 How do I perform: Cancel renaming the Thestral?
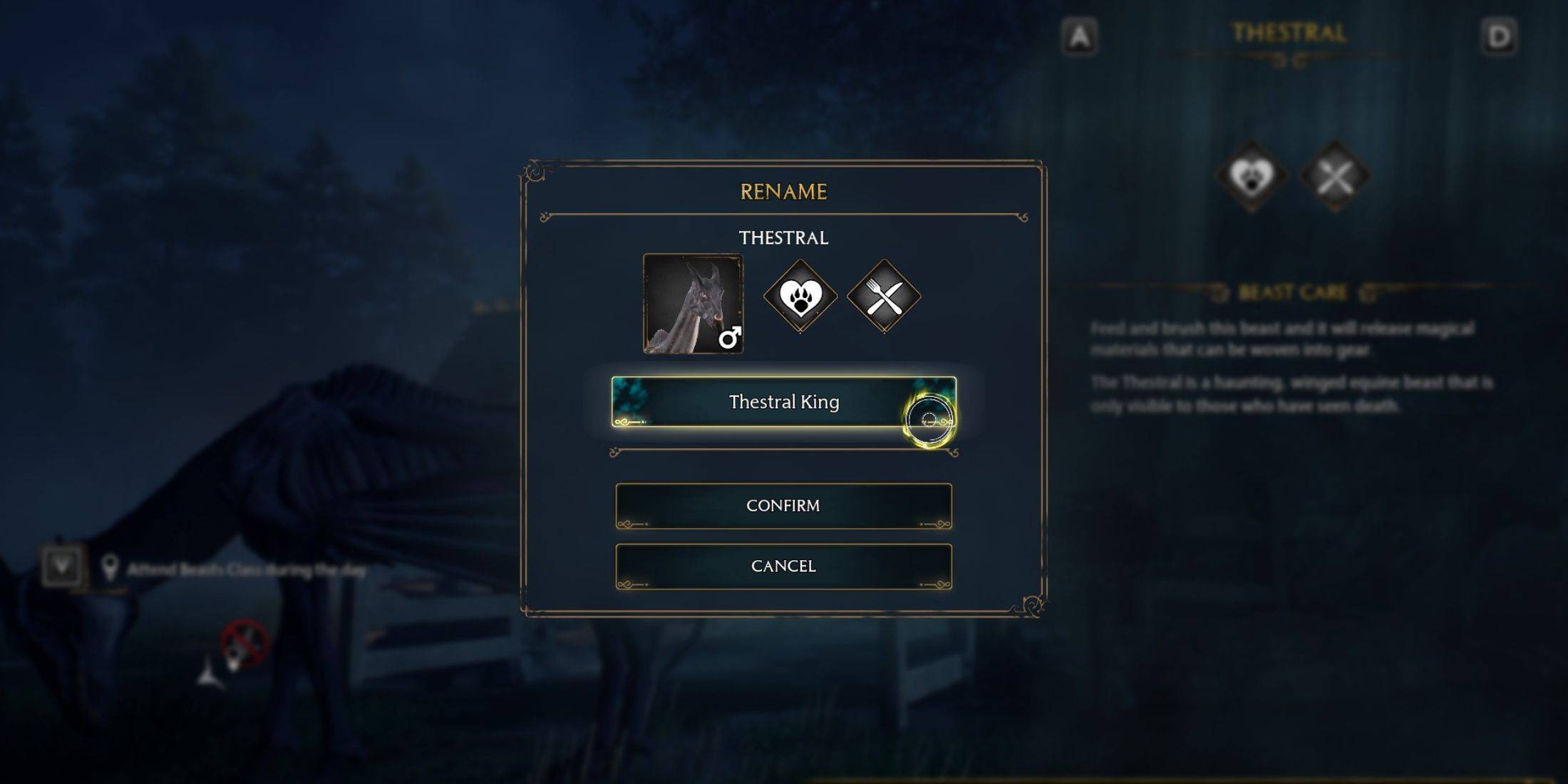784,565
